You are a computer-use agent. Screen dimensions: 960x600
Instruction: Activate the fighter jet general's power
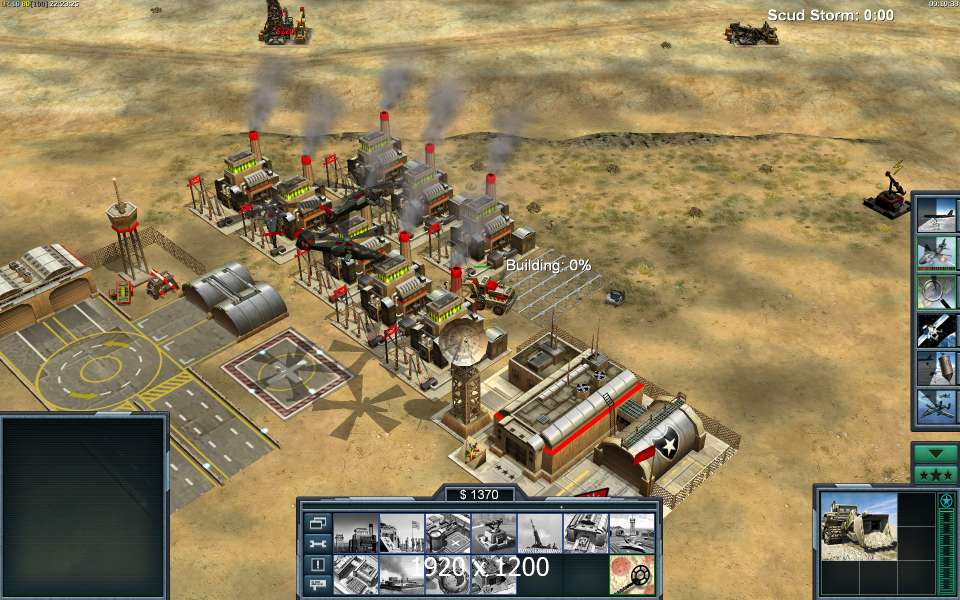(938, 251)
